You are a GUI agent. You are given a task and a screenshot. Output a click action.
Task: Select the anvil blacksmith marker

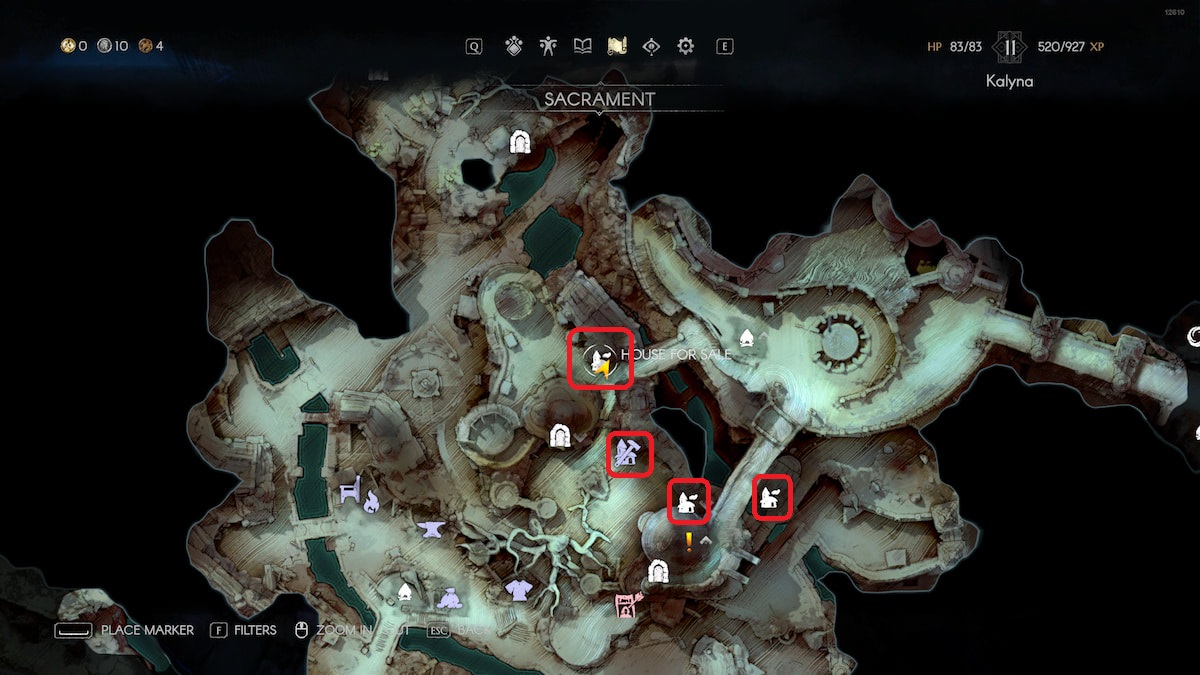coord(432,528)
